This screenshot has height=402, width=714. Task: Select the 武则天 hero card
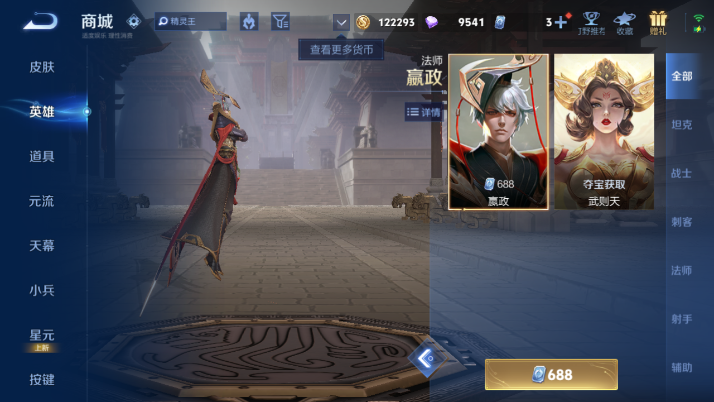[604, 131]
